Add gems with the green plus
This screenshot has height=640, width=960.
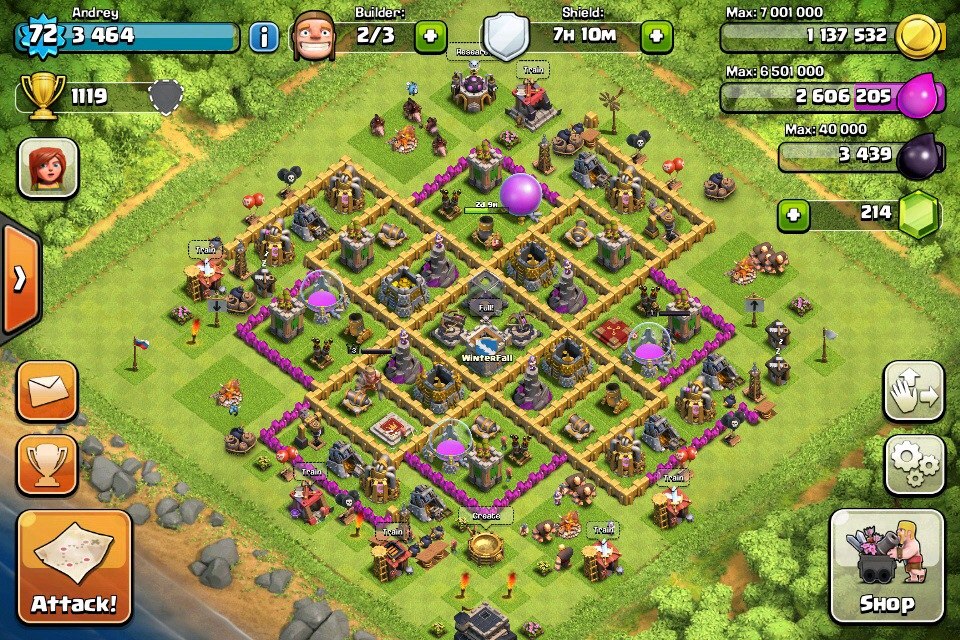(794, 214)
